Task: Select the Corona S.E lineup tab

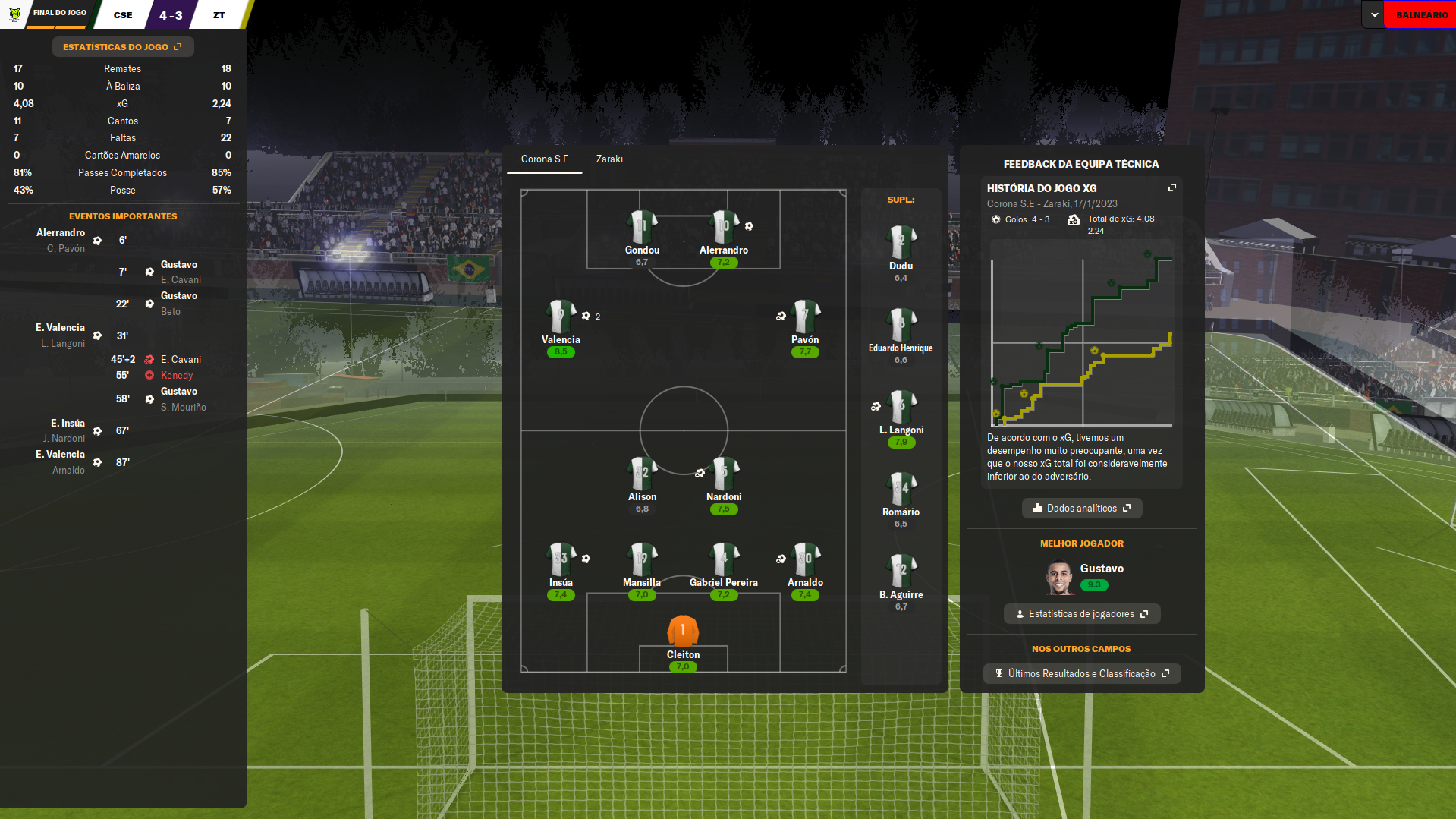Action: coord(544,159)
